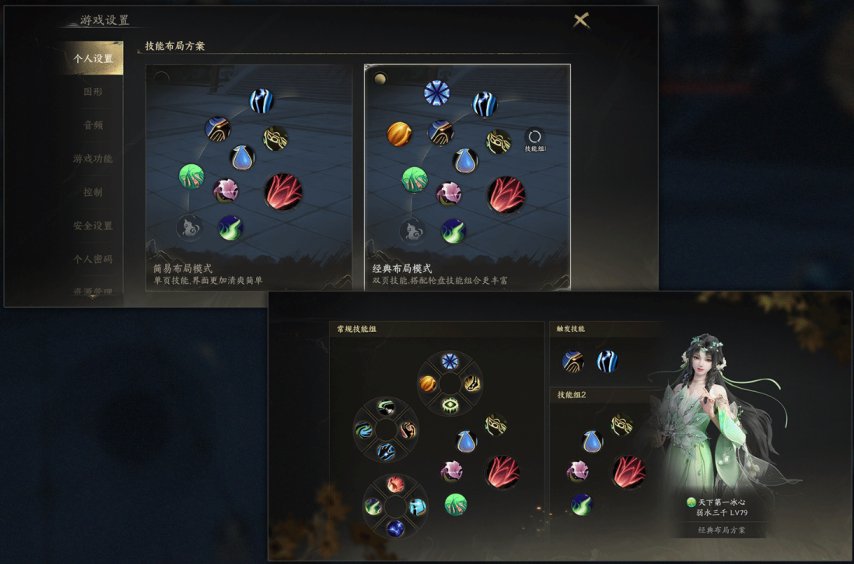Open the 个人设置 settings tab
Image resolution: width=854 pixels, height=564 pixels.
click(x=93, y=59)
